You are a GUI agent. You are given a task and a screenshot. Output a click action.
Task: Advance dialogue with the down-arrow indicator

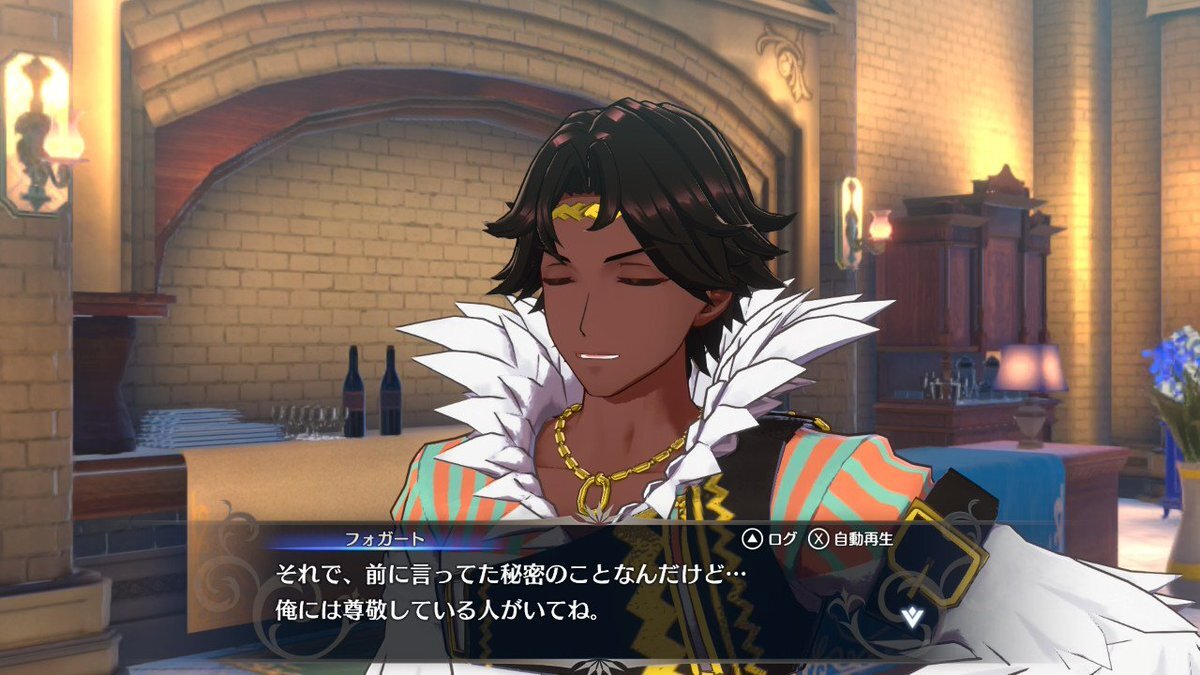(x=911, y=616)
